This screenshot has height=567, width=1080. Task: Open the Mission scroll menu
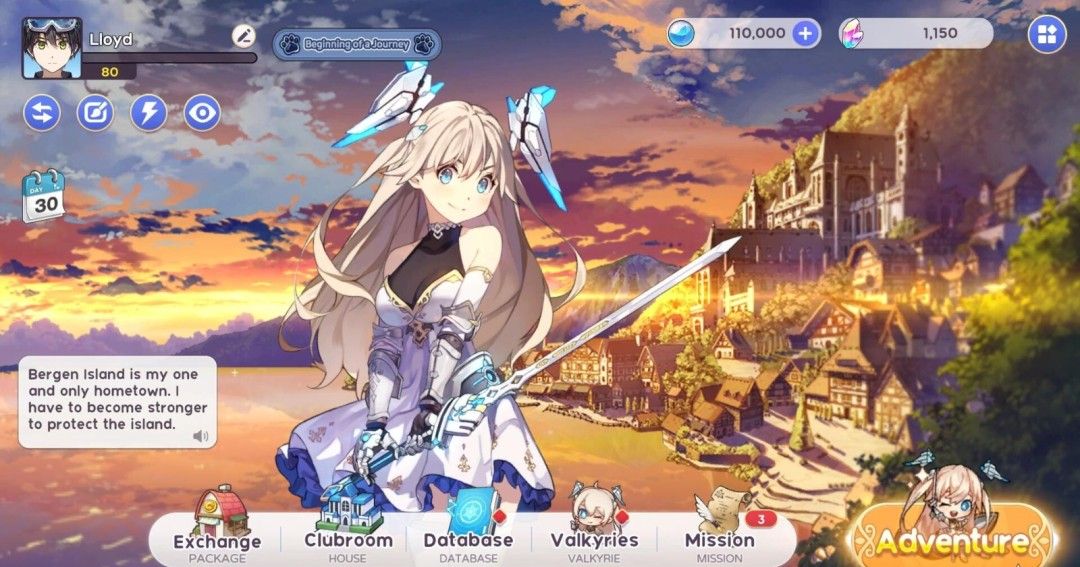pyautogui.click(x=720, y=528)
